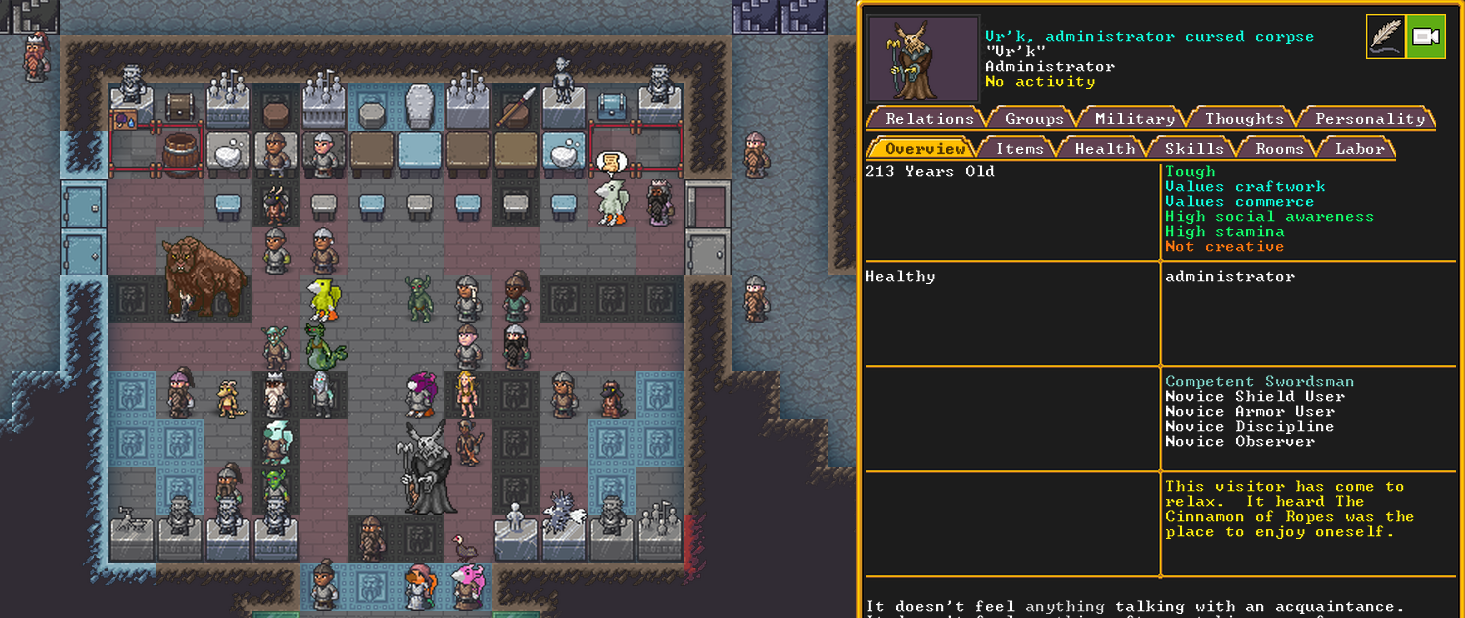Open the Relations tab
1465x618 pixels.
pyautogui.click(x=929, y=119)
